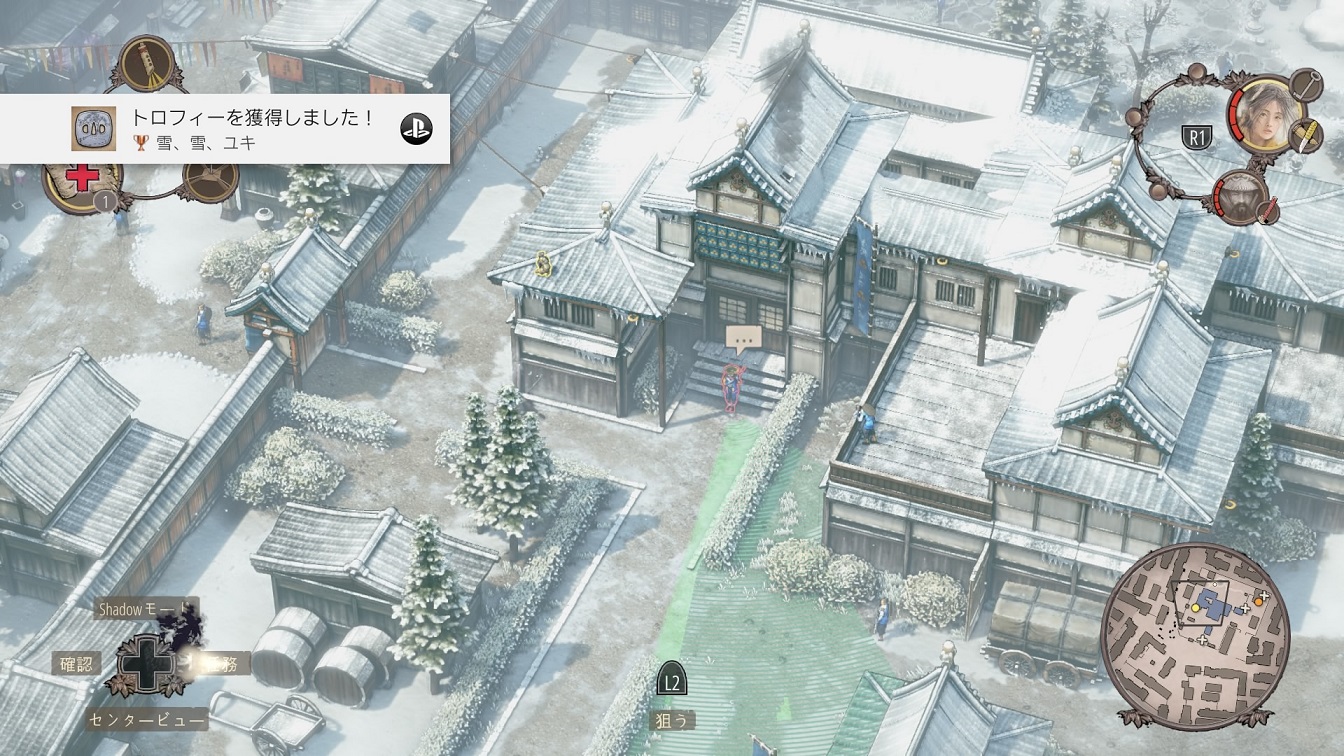The width and height of the screenshot is (1344, 756).
Task: Activate the flute lure ability icon
Action: coord(146,63)
